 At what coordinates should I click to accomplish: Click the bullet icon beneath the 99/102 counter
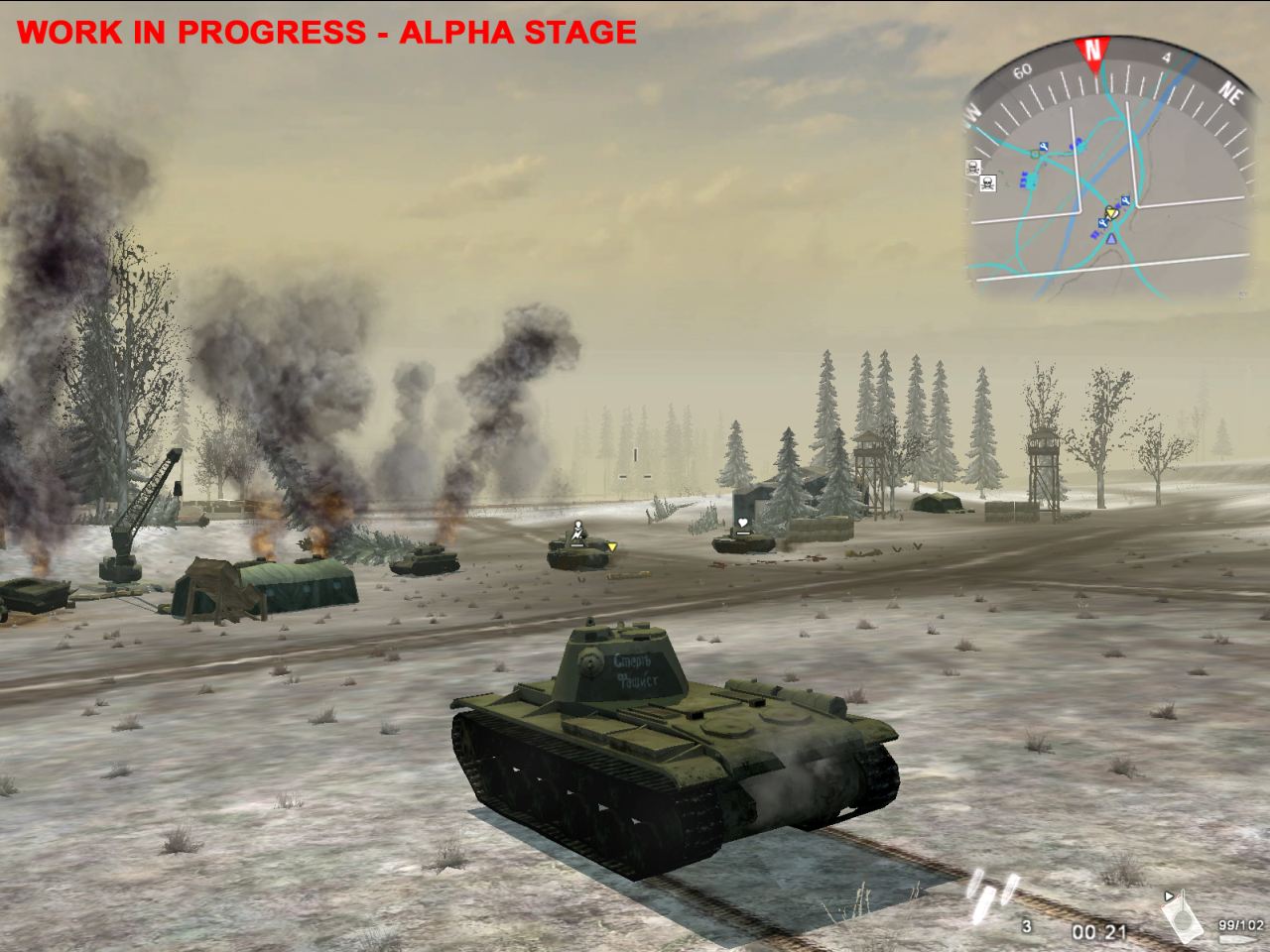click(x=1236, y=938)
